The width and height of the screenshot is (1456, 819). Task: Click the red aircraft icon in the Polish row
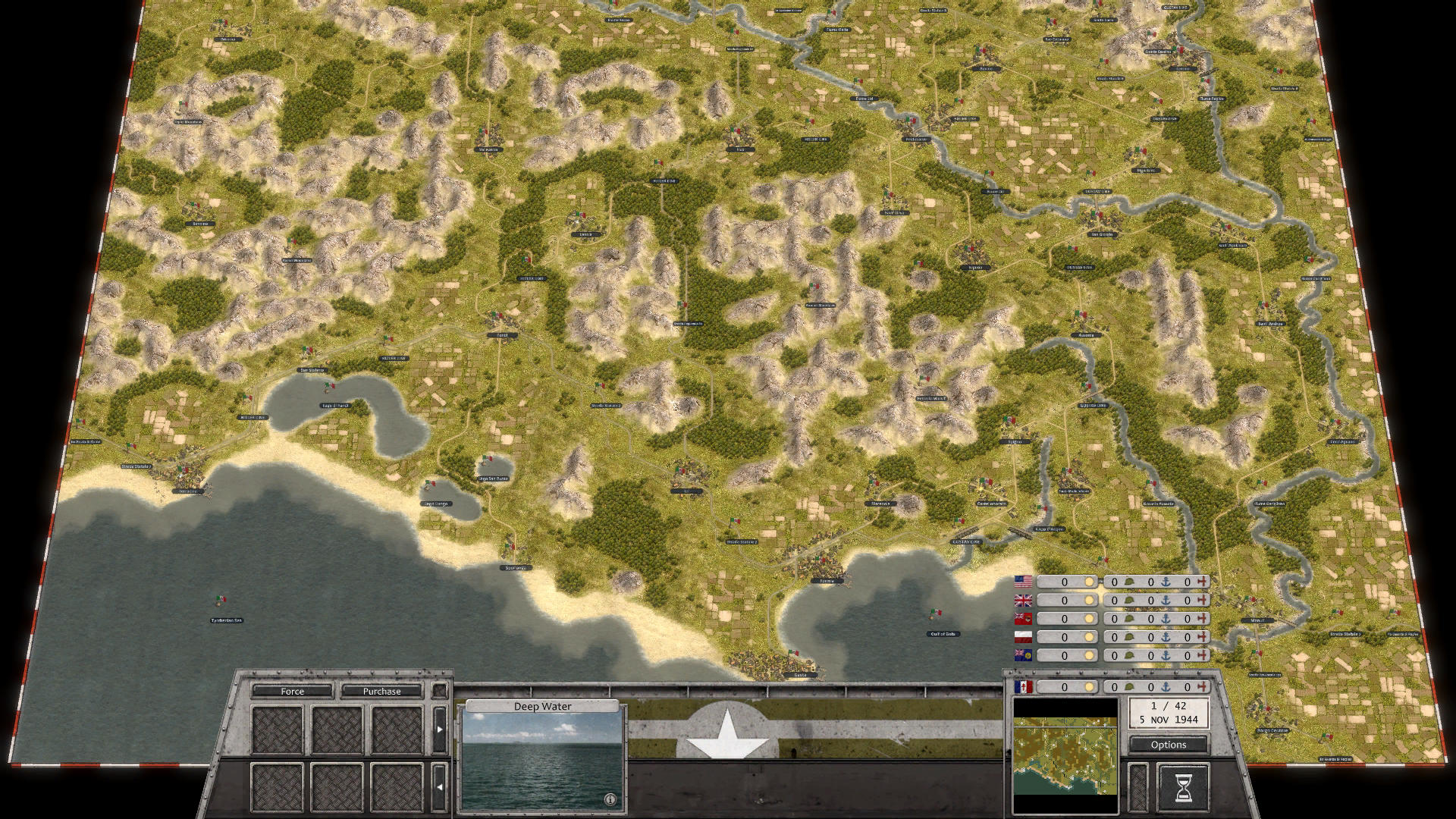pyautogui.click(x=1203, y=635)
